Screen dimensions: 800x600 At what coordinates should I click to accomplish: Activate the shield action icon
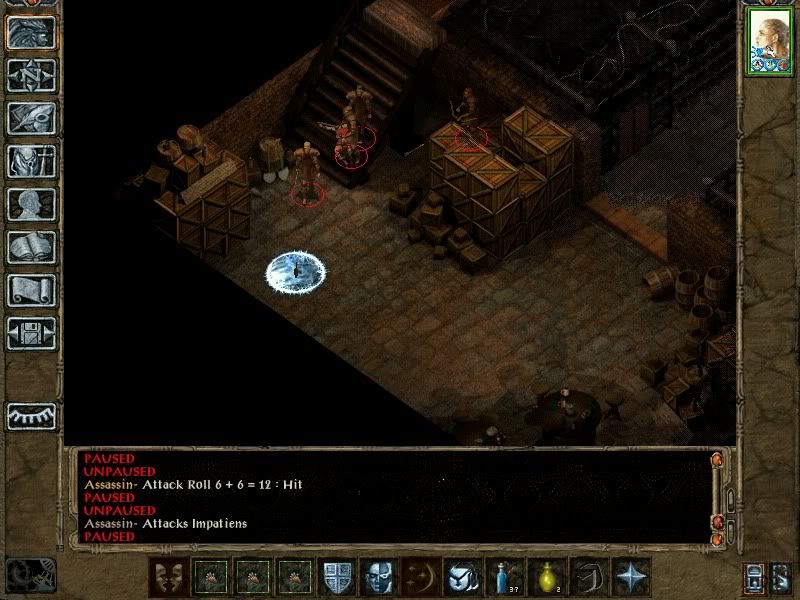point(337,577)
